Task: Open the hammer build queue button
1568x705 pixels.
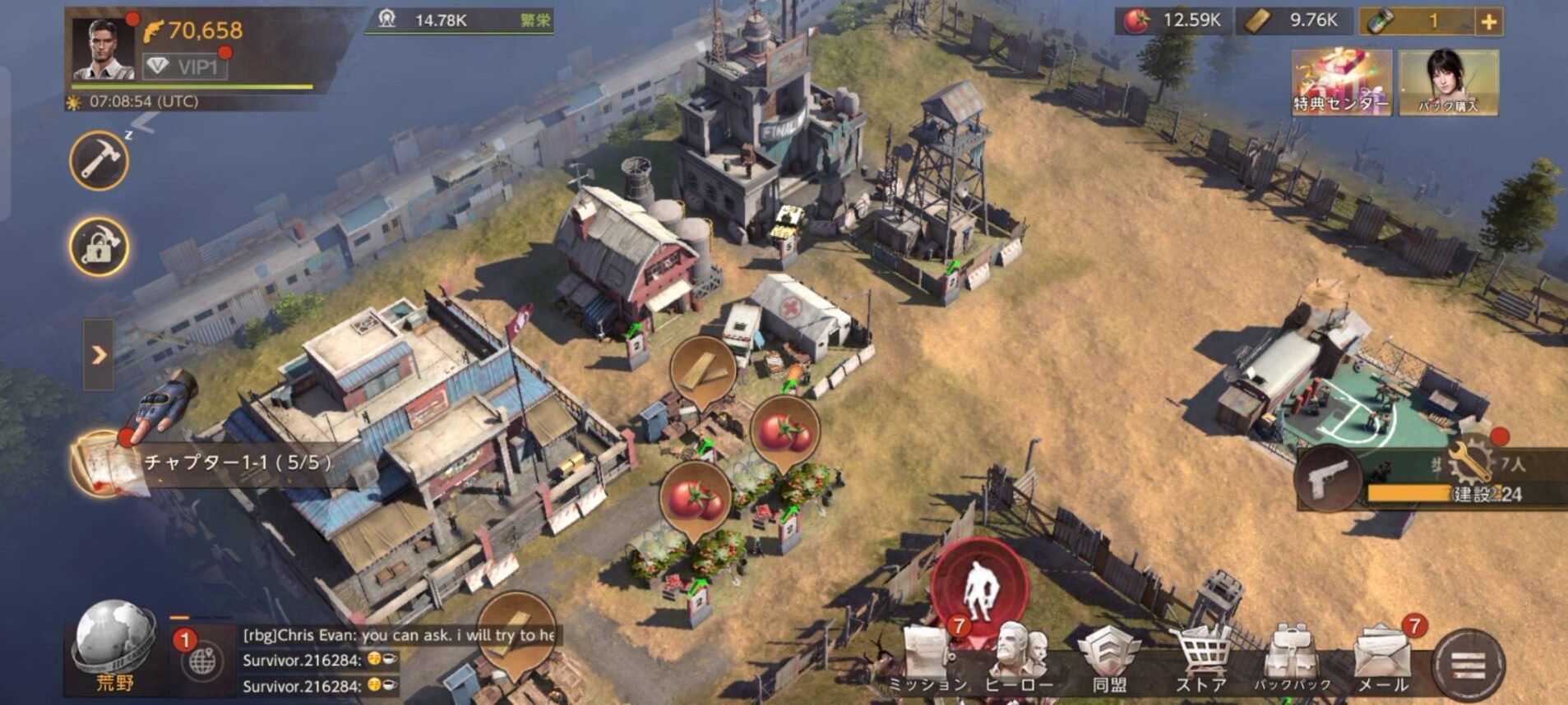Action: 99,161
